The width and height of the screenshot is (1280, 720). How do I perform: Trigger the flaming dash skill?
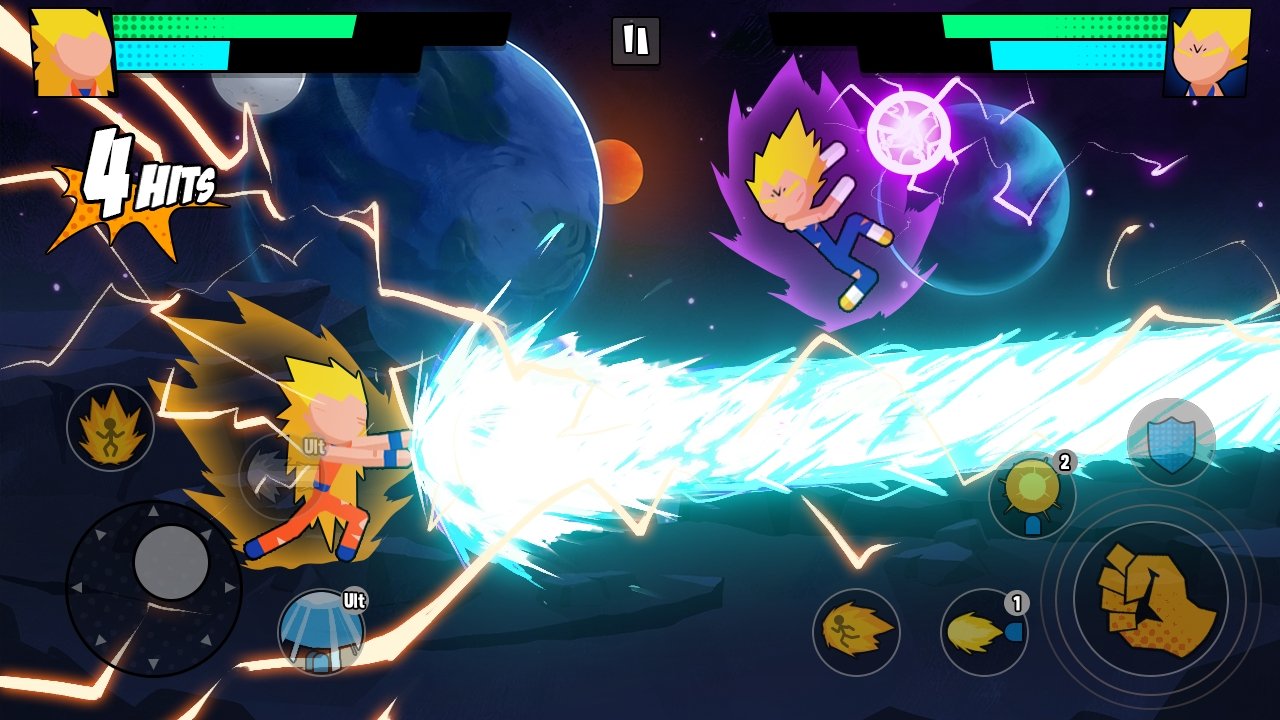point(856,632)
